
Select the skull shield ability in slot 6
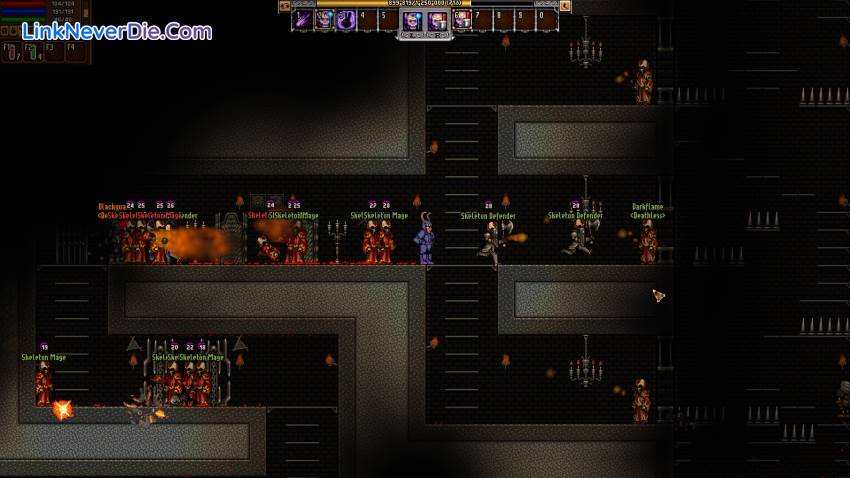(x=462, y=20)
